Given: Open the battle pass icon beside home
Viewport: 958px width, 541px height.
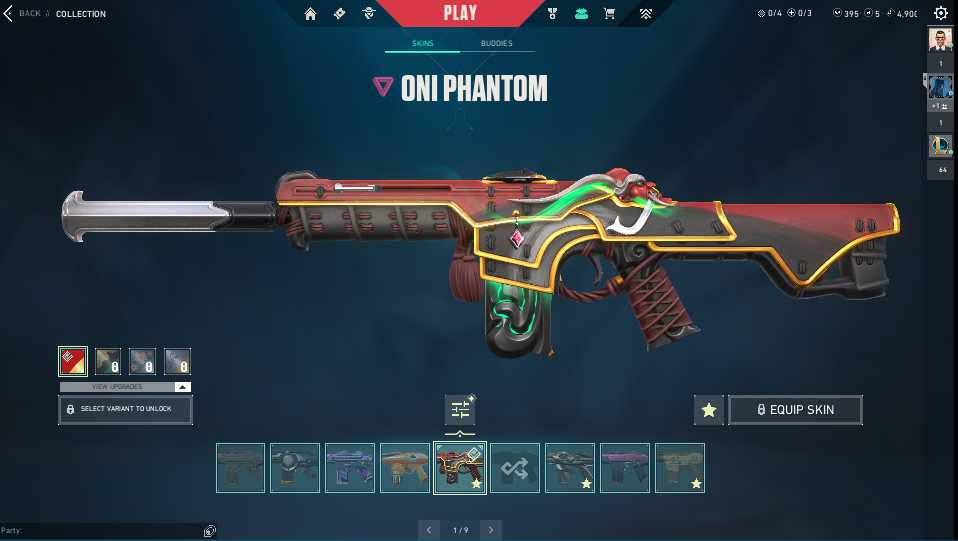Looking at the screenshot, I should point(339,14).
